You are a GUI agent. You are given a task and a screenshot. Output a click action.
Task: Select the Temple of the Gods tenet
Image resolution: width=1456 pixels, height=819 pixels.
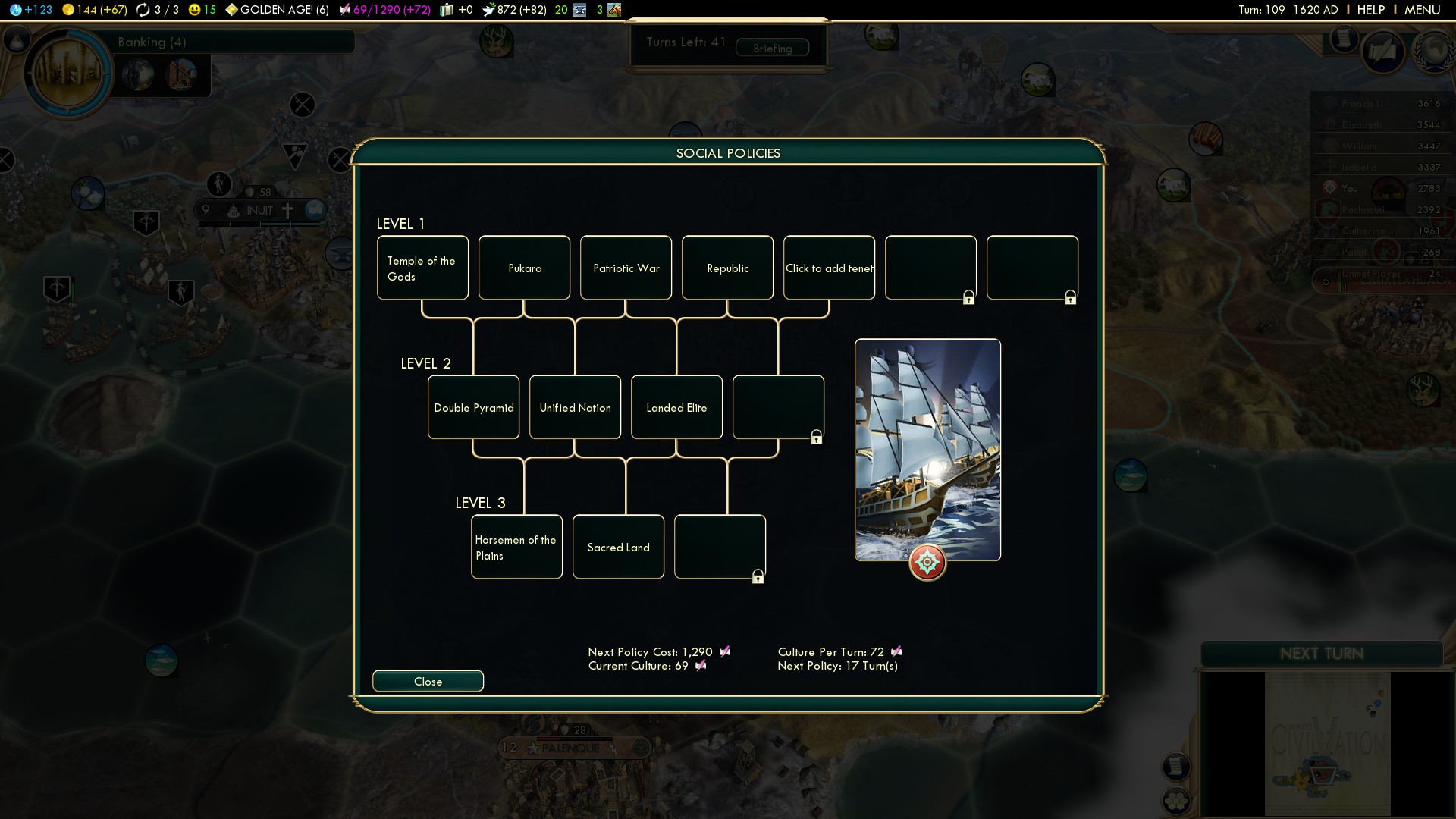422,268
